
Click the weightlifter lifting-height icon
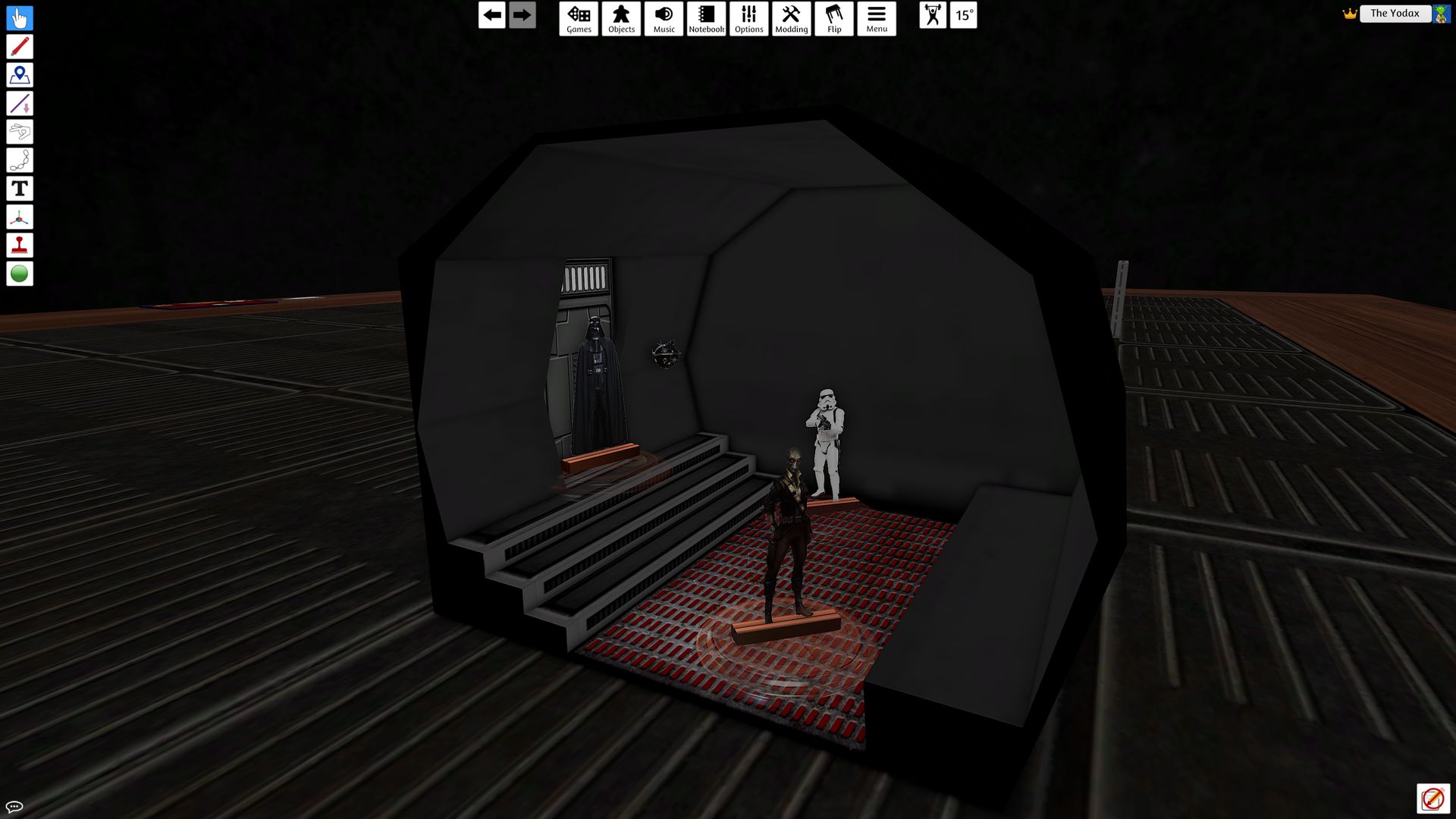point(934,15)
